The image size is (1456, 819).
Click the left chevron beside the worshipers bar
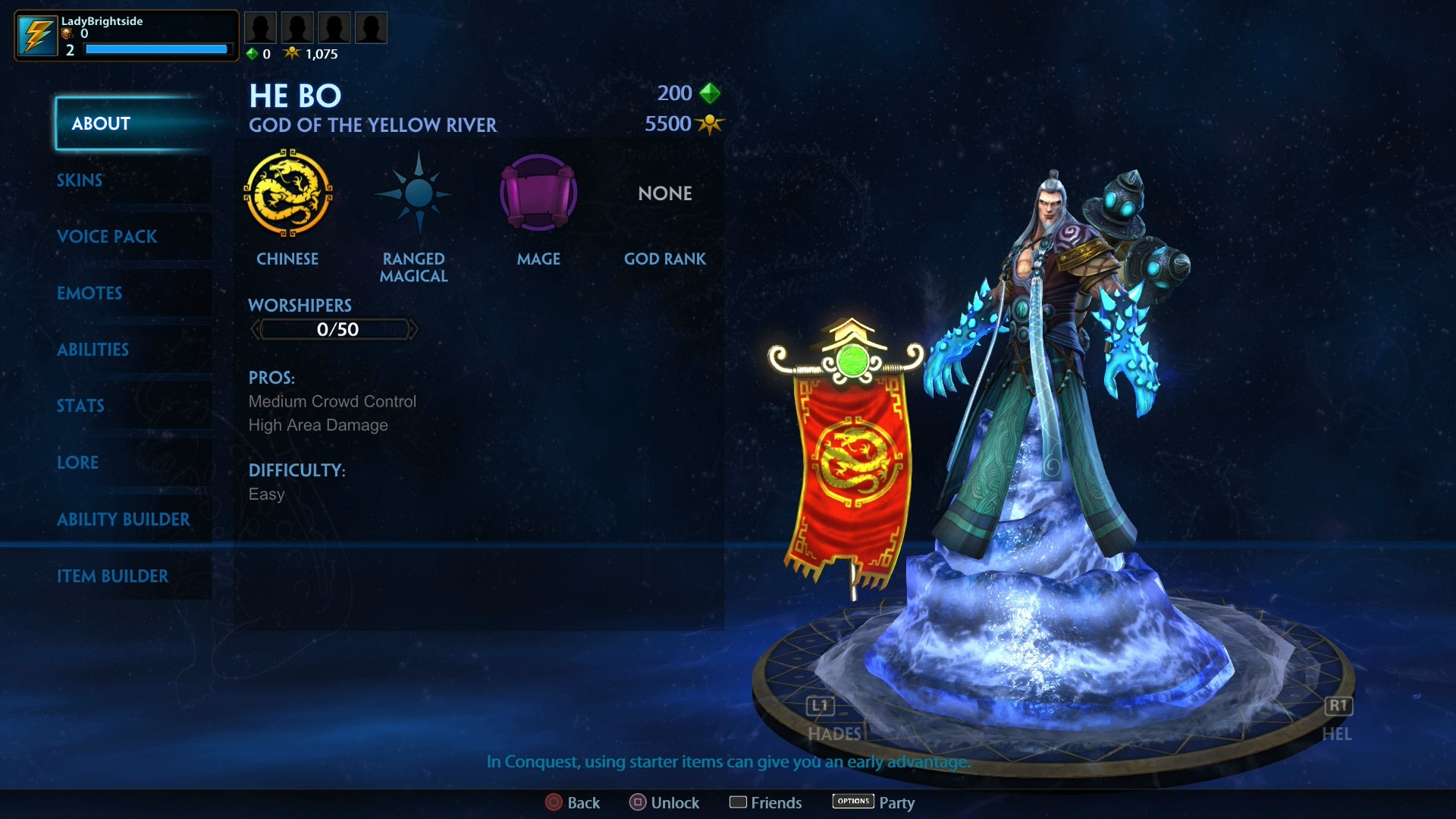[256, 328]
